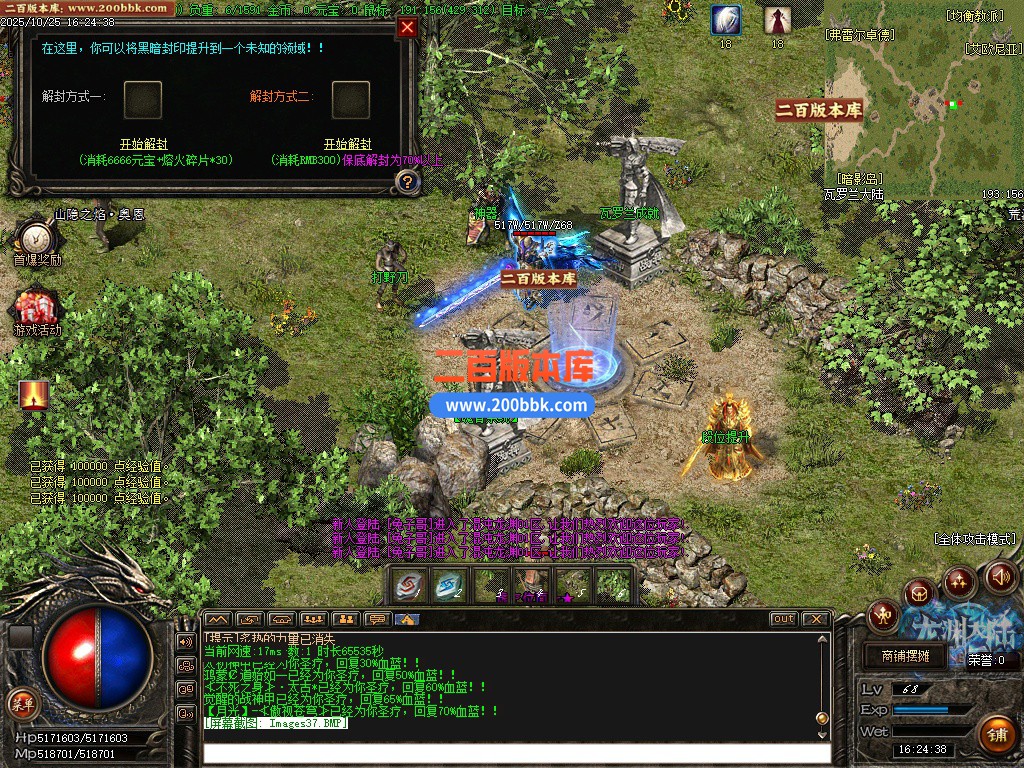Open the question mark help button
Viewport: 1024px width, 768px height.
tap(407, 181)
